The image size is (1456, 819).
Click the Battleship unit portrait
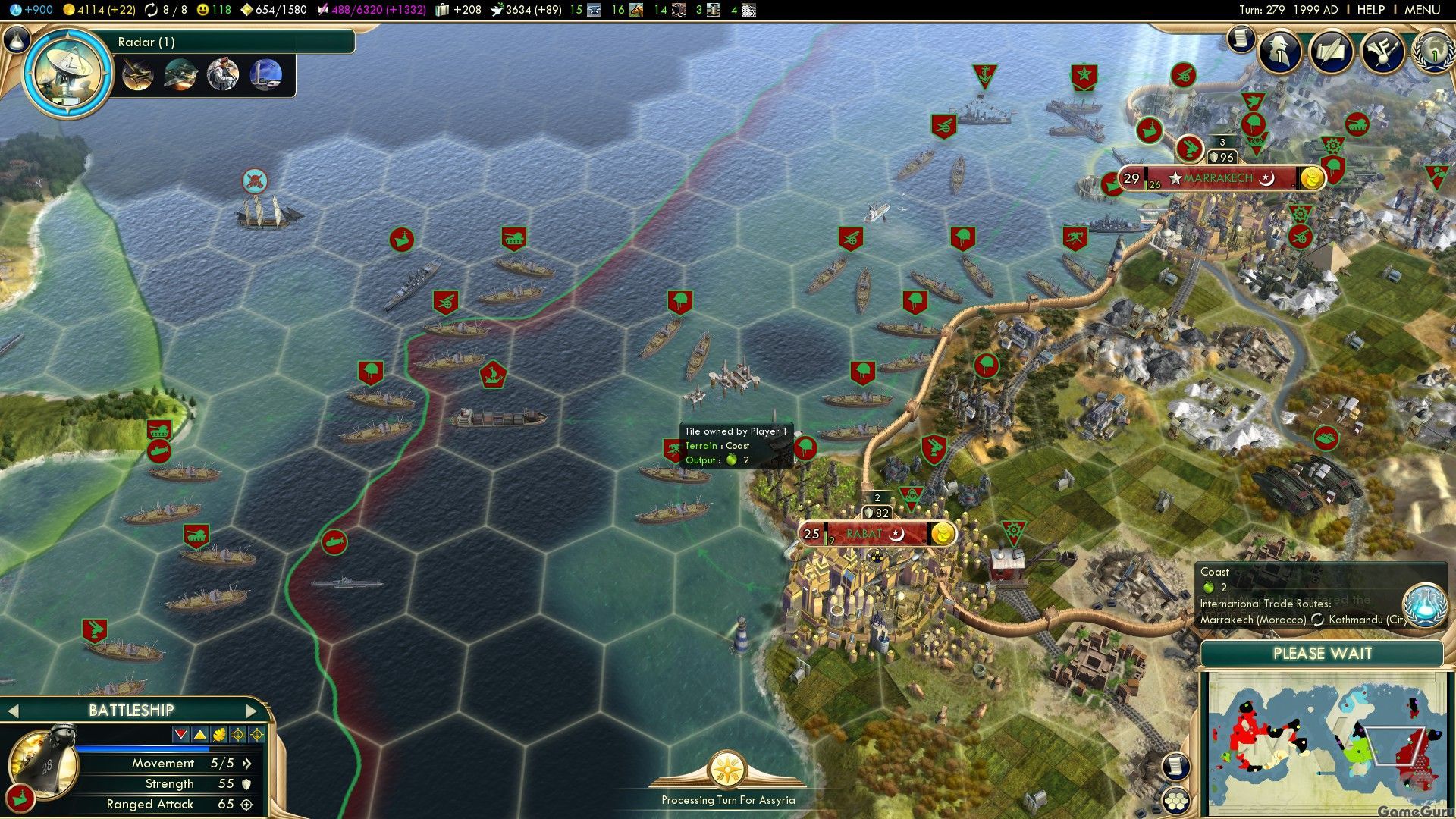pyautogui.click(x=43, y=763)
